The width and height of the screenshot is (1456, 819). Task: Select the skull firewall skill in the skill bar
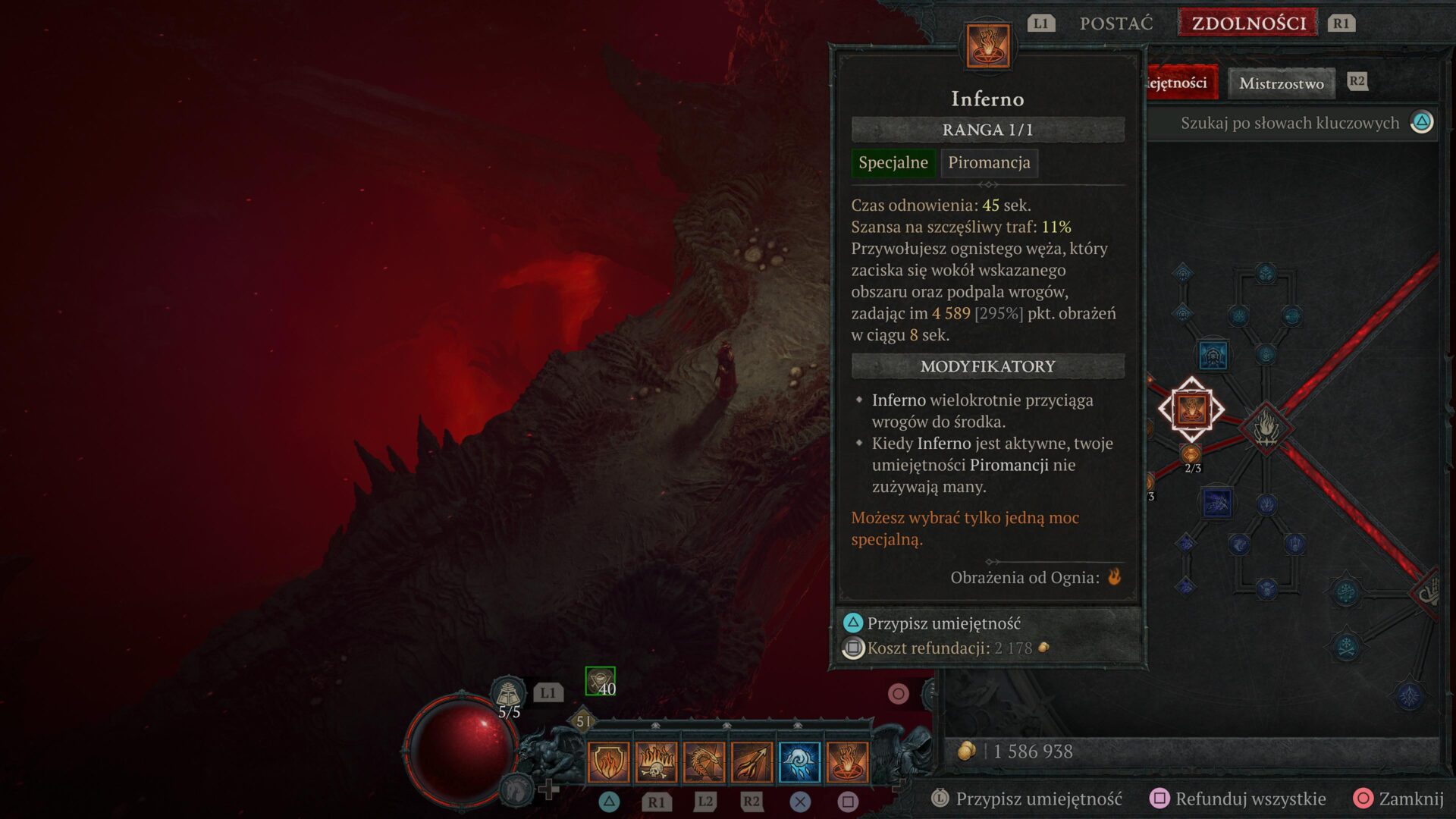[x=655, y=762]
